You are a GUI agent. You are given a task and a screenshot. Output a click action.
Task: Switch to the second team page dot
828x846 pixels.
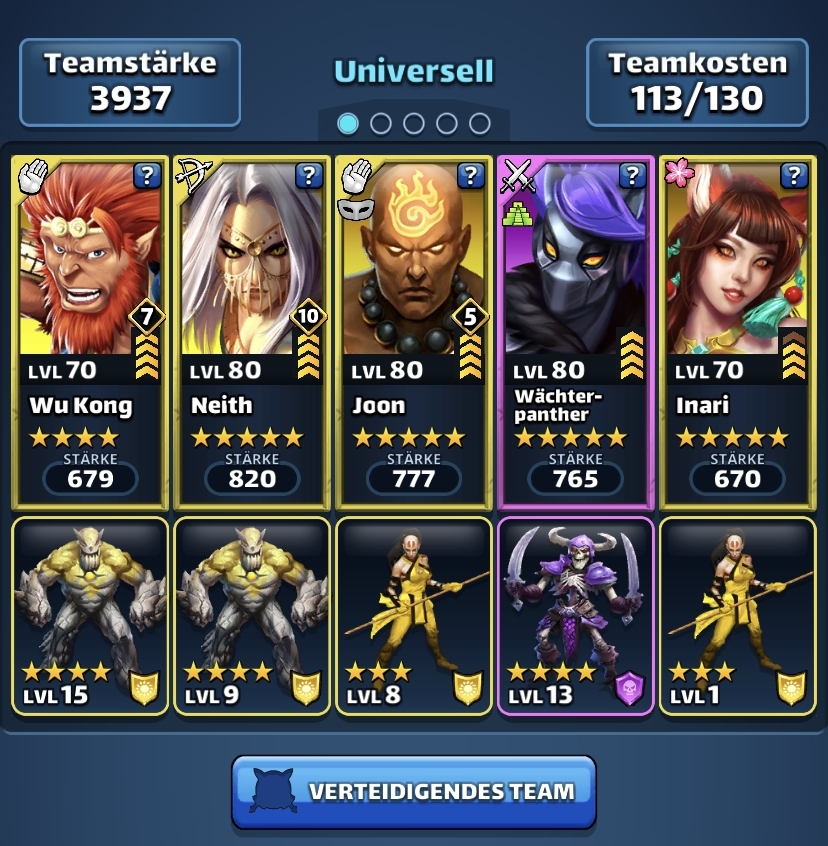[381, 123]
